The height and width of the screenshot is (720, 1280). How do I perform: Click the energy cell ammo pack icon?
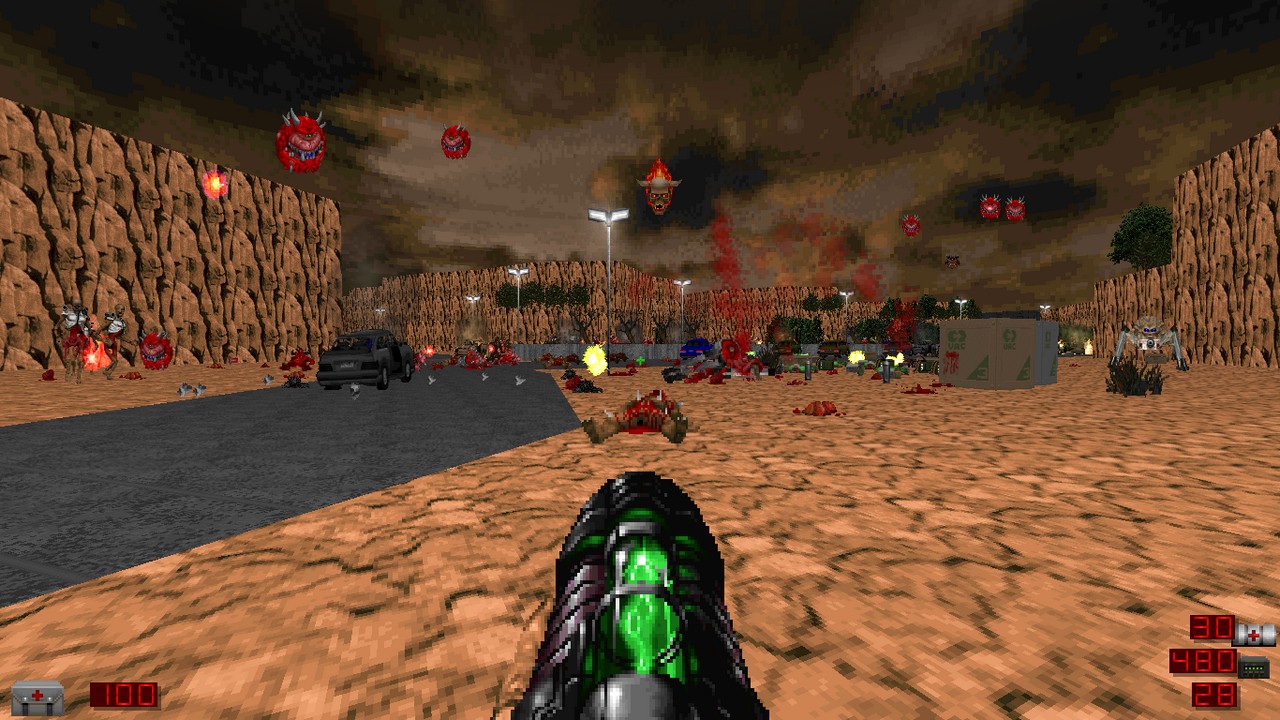coord(1254,665)
